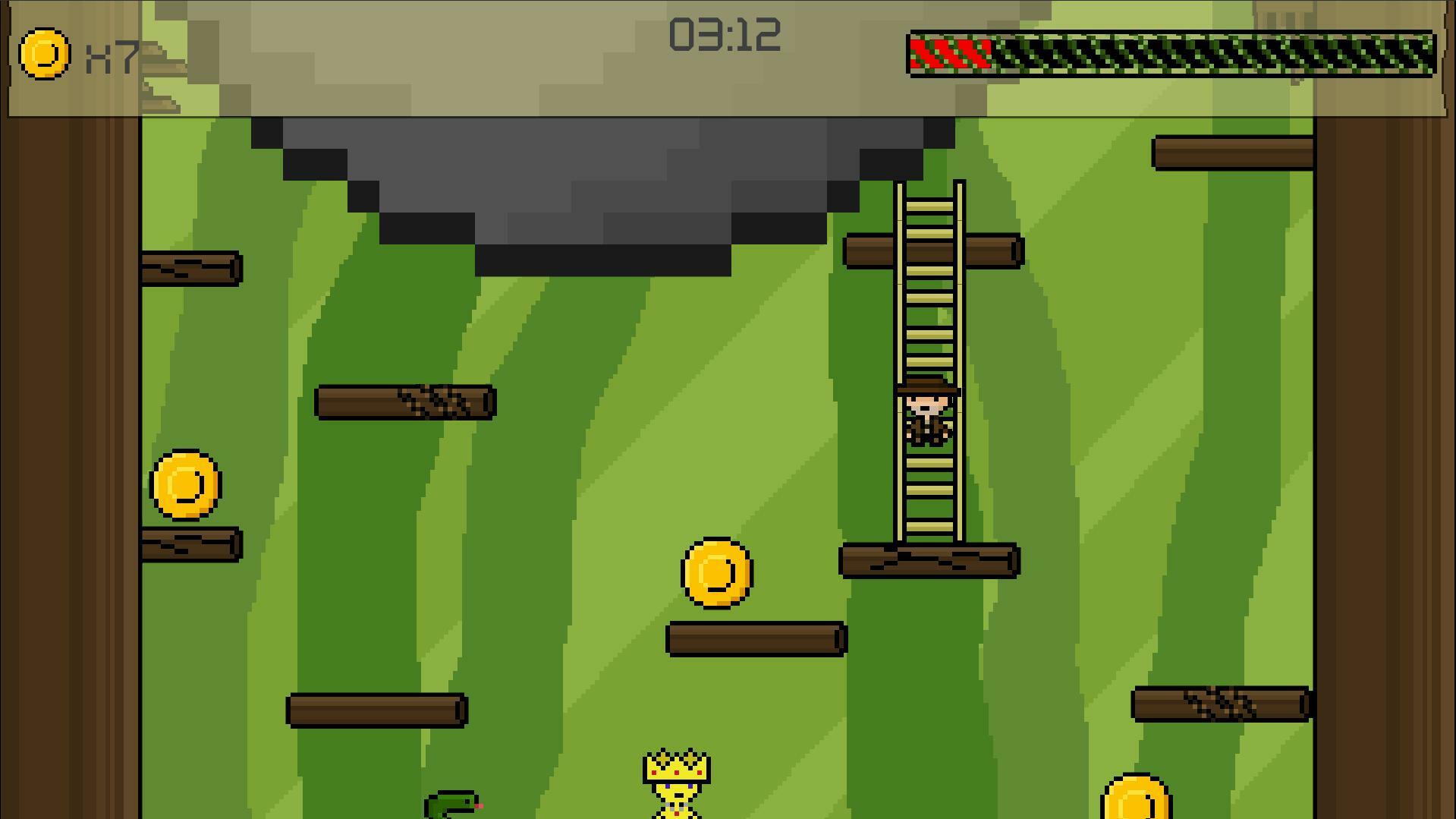Click the red depleted section of the health bar

pos(951,55)
